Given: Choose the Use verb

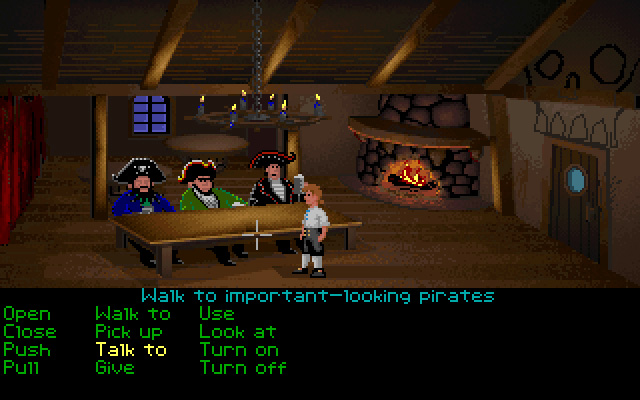Looking at the screenshot, I should 217,314.
